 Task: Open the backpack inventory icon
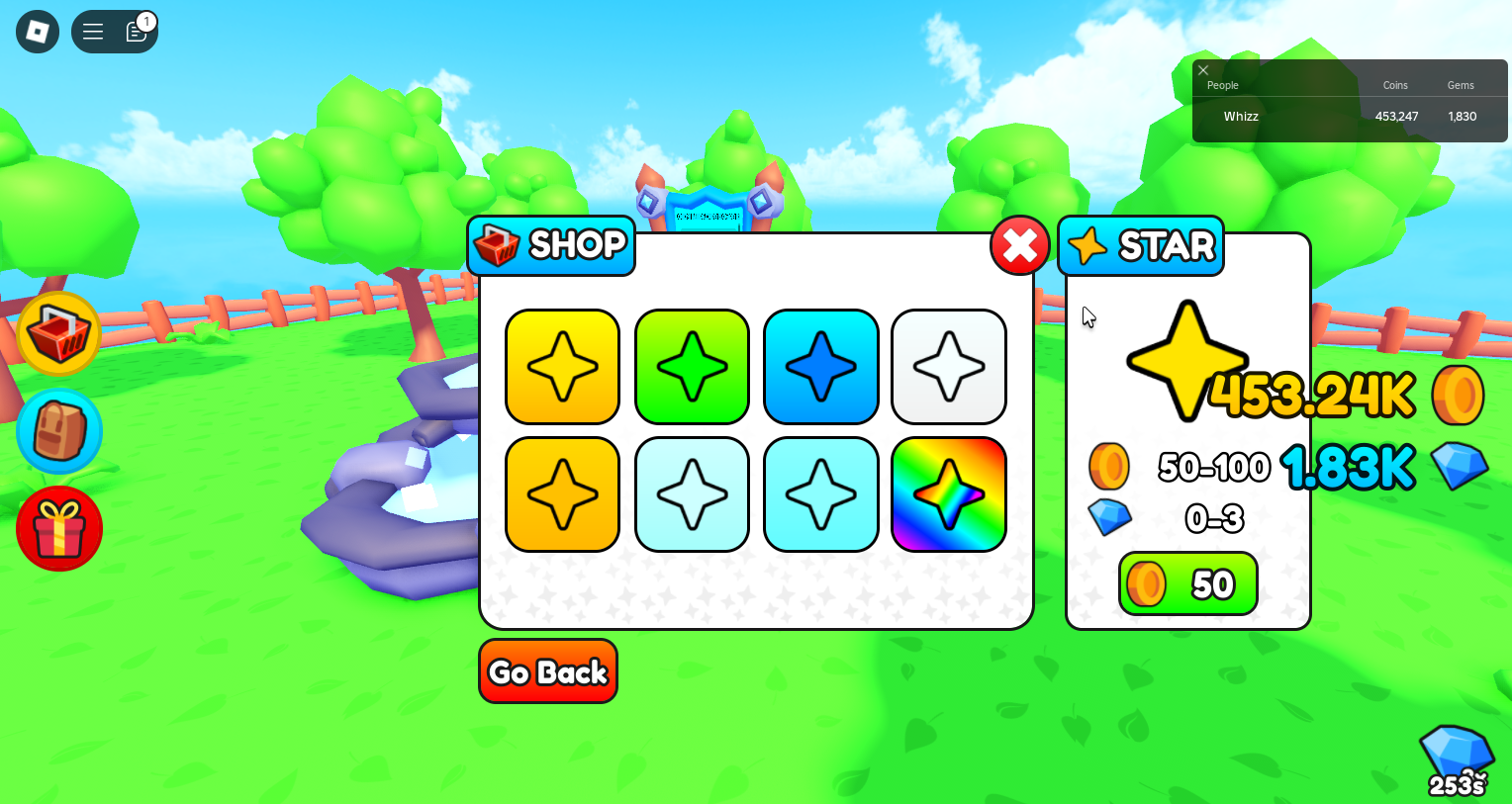[x=59, y=430]
